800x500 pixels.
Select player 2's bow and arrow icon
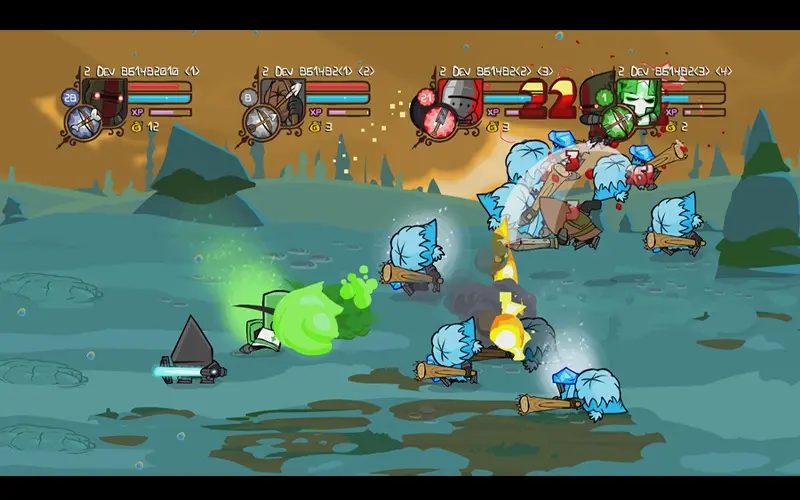(260, 123)
